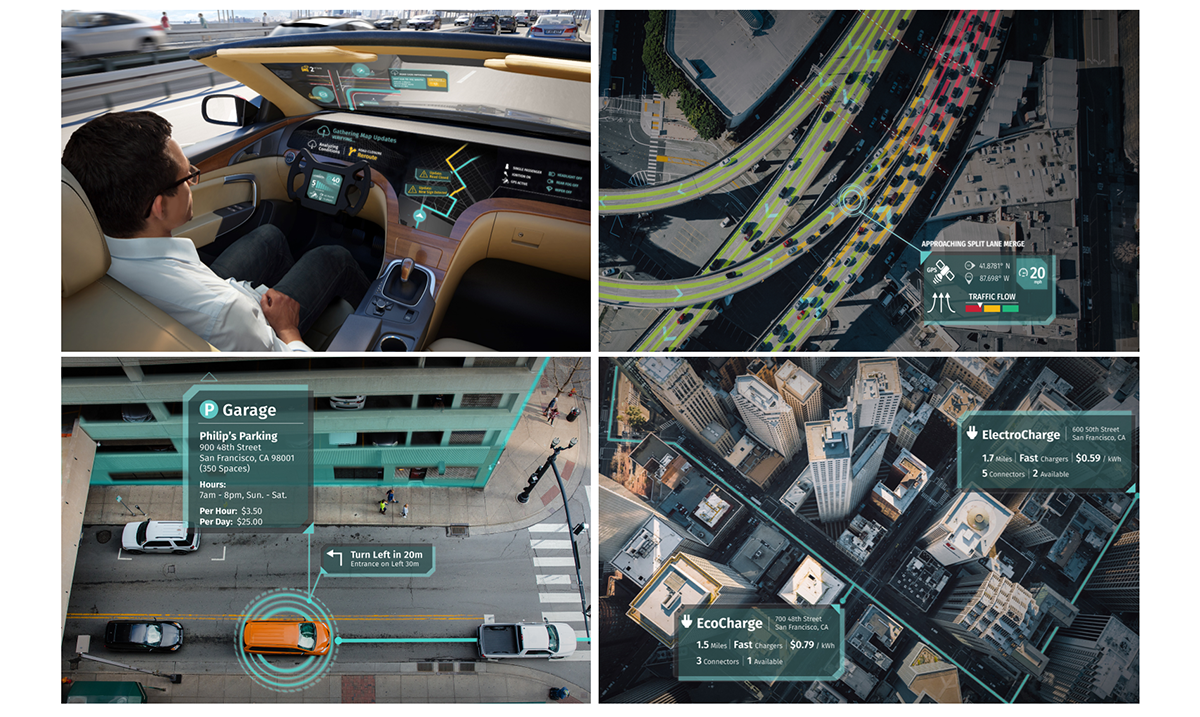The image size is (1200, 717).
Task: Select the Garage parking icon header
Action: click(237, 409)
